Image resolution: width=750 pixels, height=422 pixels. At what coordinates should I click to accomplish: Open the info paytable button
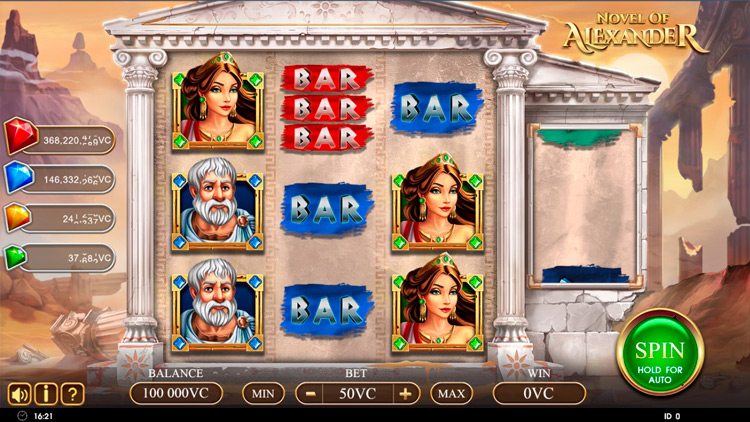(x=45, y=393)
